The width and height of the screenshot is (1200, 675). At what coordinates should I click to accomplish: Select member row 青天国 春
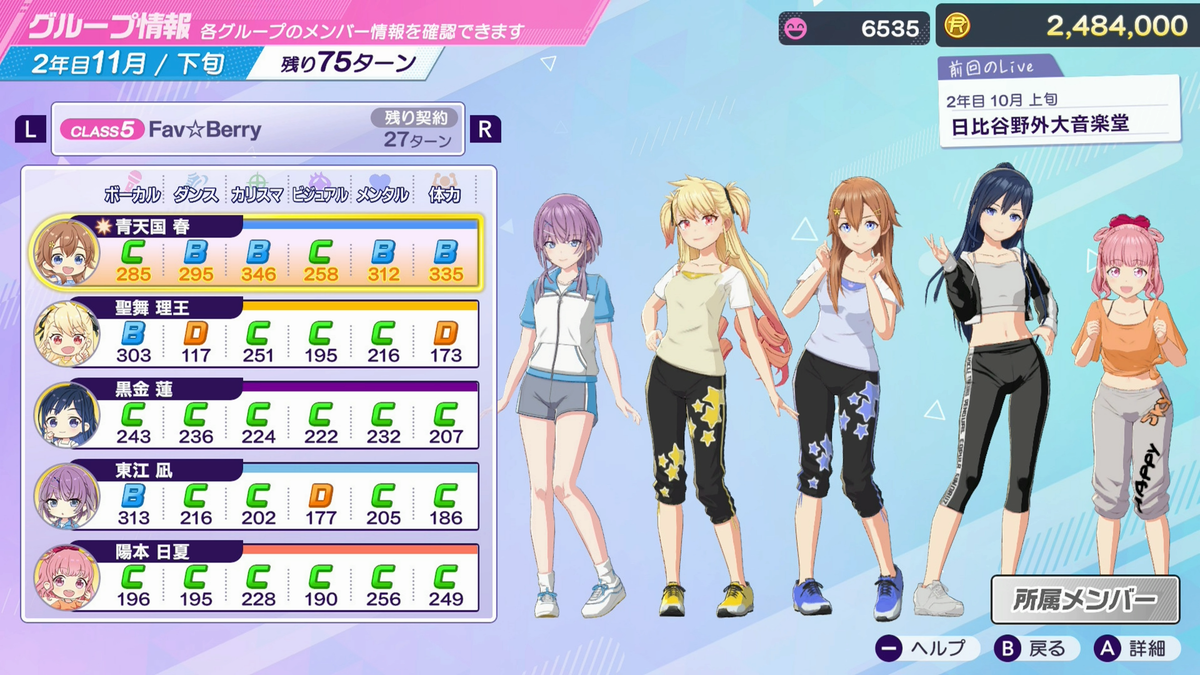click(260, 251)
